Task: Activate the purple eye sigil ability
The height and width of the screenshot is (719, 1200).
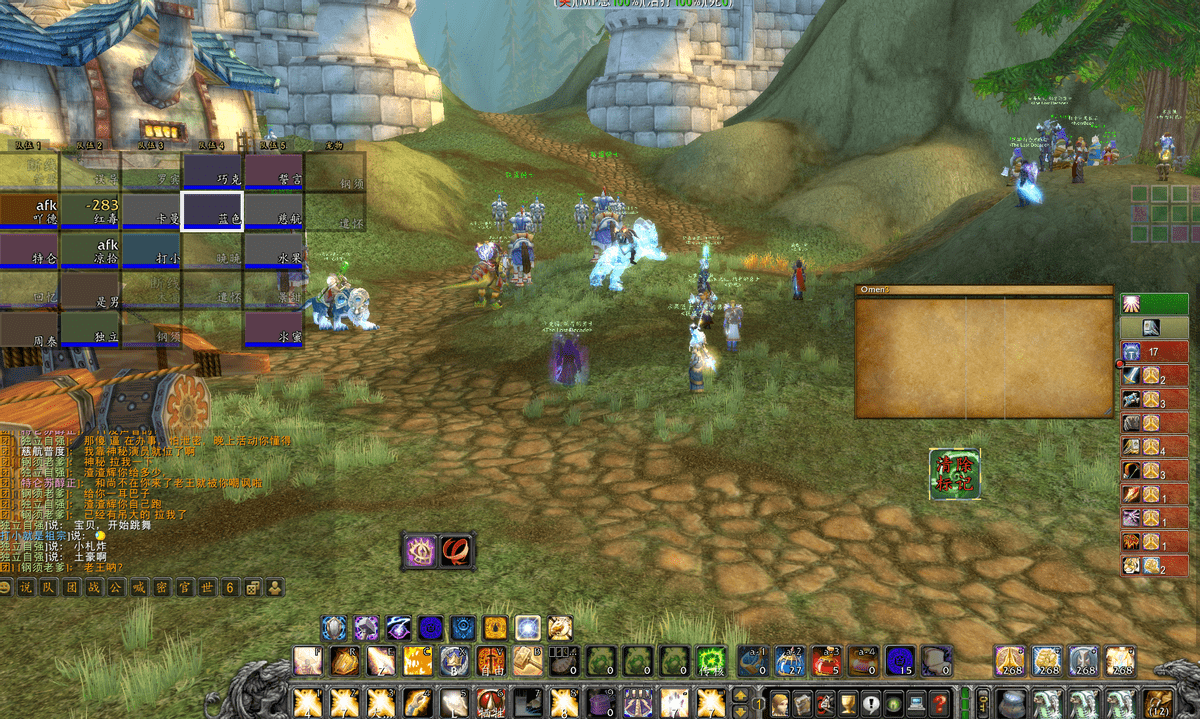Action: [x=420, y=551]
